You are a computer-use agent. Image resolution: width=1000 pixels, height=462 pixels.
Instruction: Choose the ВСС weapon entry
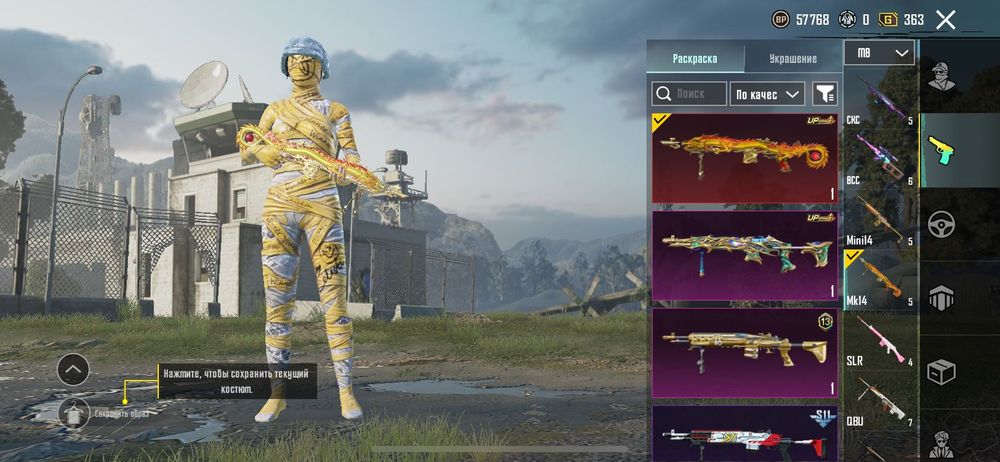point(880,161)
